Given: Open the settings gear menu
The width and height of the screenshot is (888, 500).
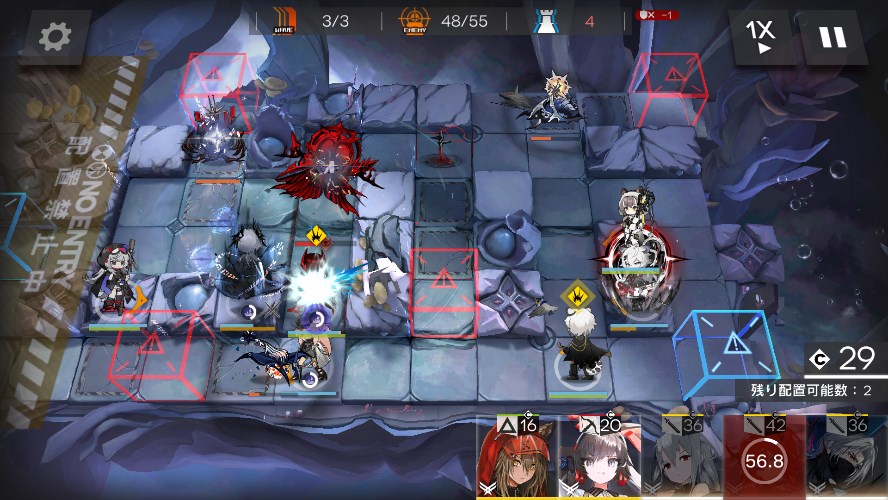Looking at the screenshot, I should point(53,38).
